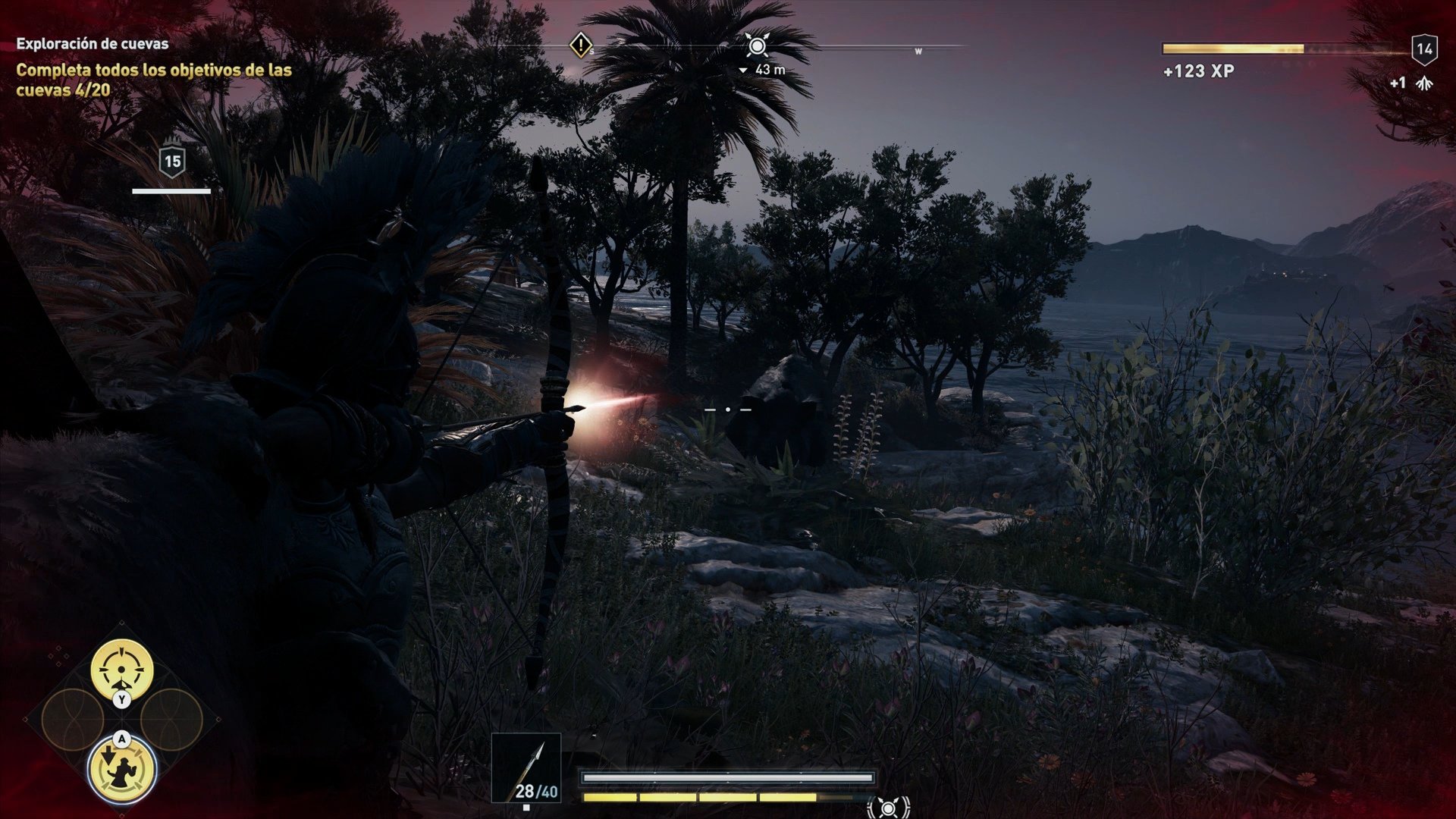Open the Exploración de cuevas quest title

[91, 43]
